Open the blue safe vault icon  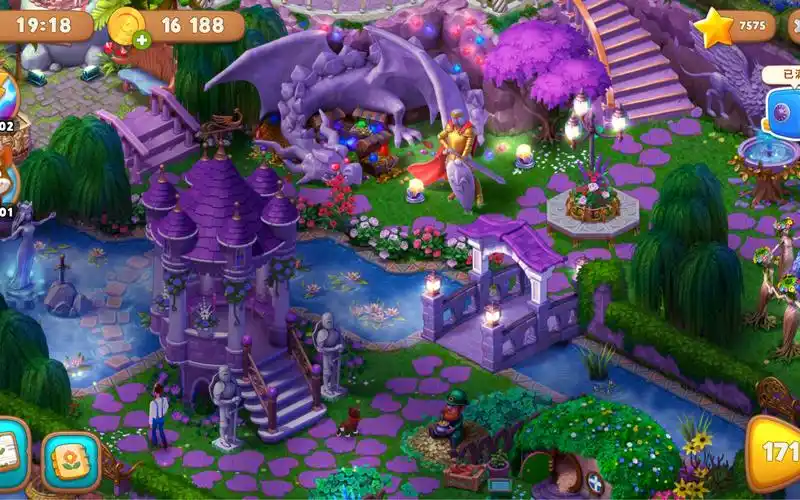coord(782,111)
